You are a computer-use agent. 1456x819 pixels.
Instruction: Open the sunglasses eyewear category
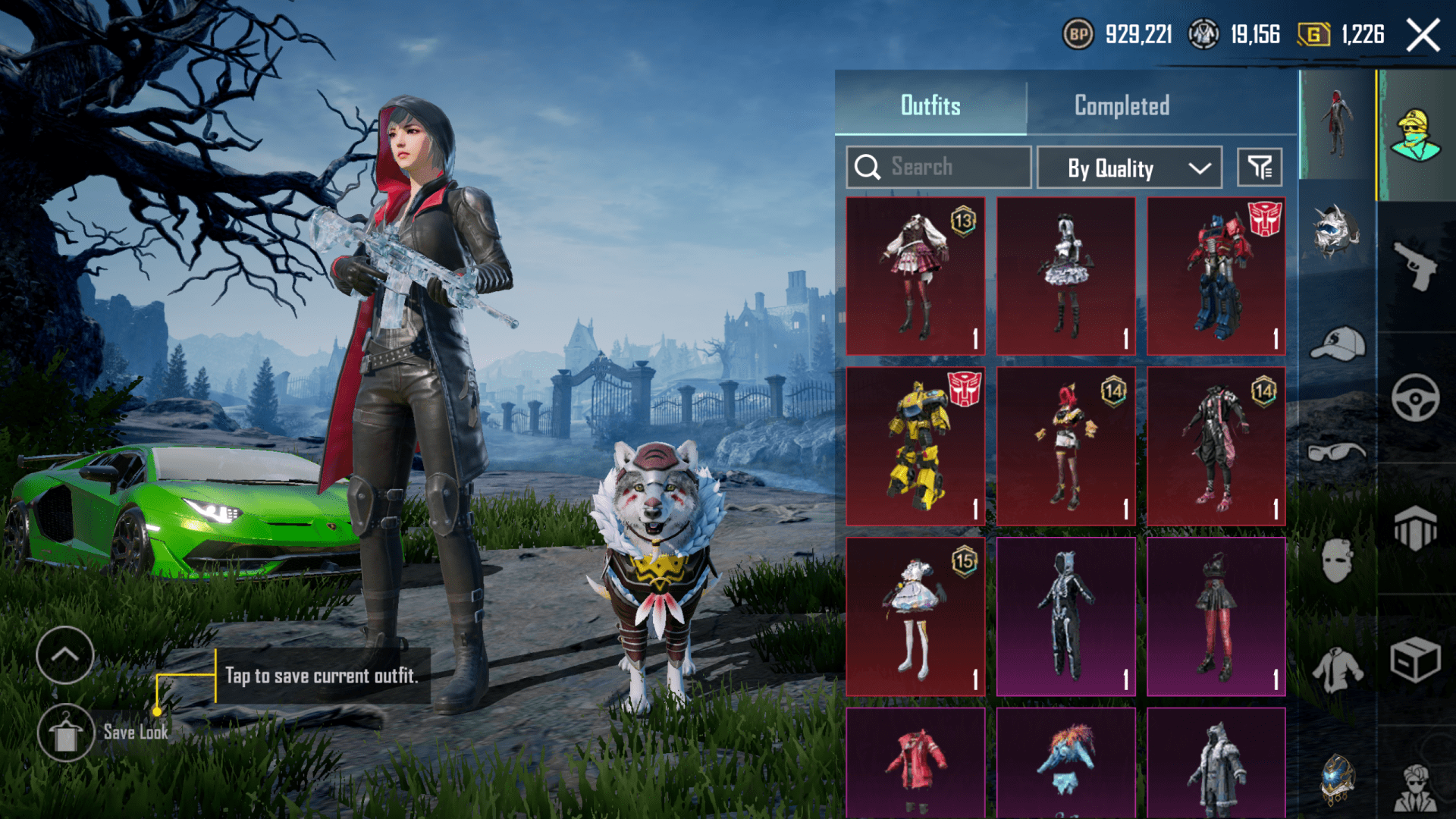tap(1337, 453)
